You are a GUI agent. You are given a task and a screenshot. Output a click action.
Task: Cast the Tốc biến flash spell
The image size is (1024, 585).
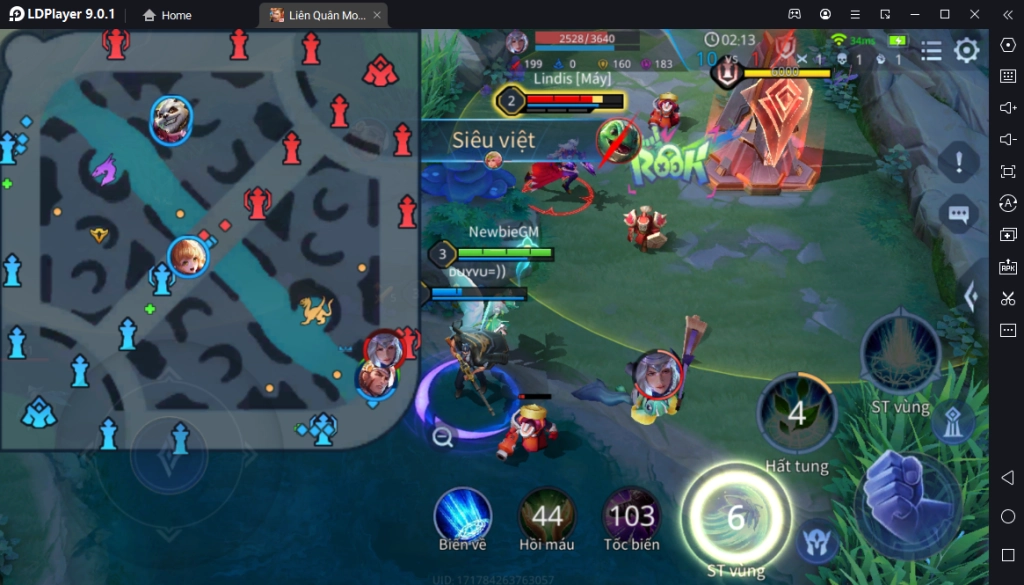(632, 515)
